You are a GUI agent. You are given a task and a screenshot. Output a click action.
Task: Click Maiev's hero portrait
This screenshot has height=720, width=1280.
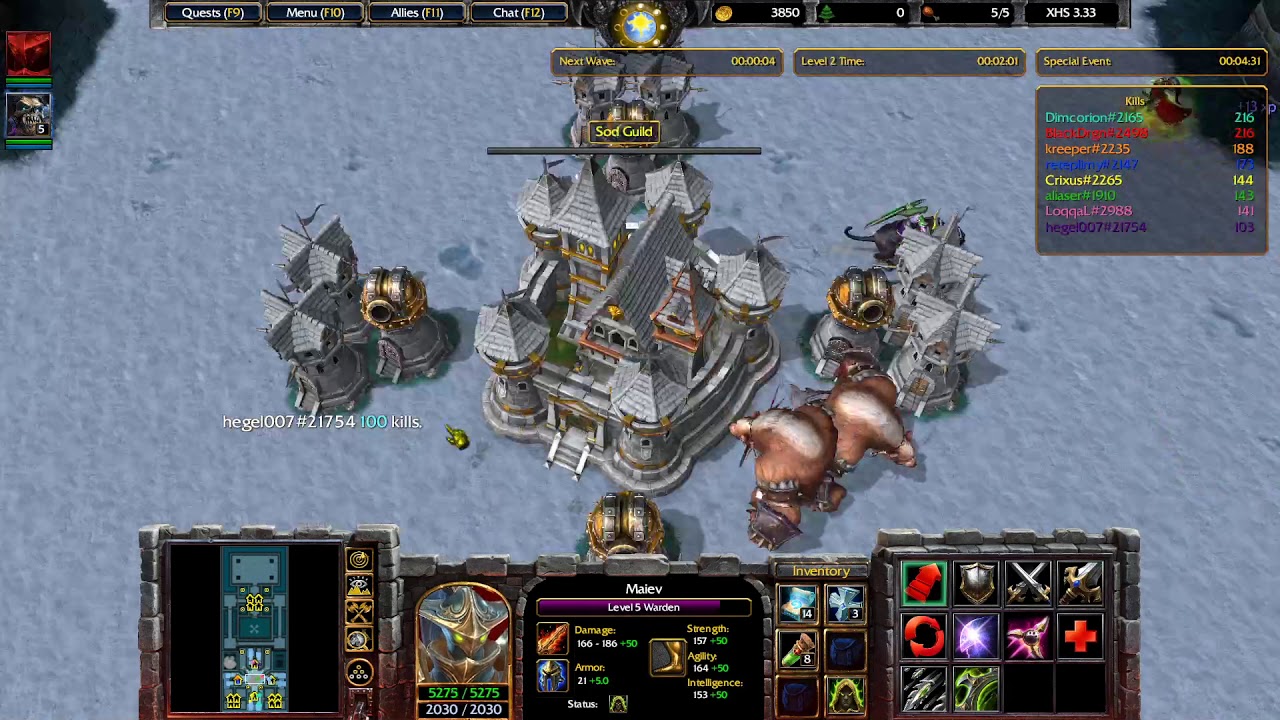tap(463, 634)
